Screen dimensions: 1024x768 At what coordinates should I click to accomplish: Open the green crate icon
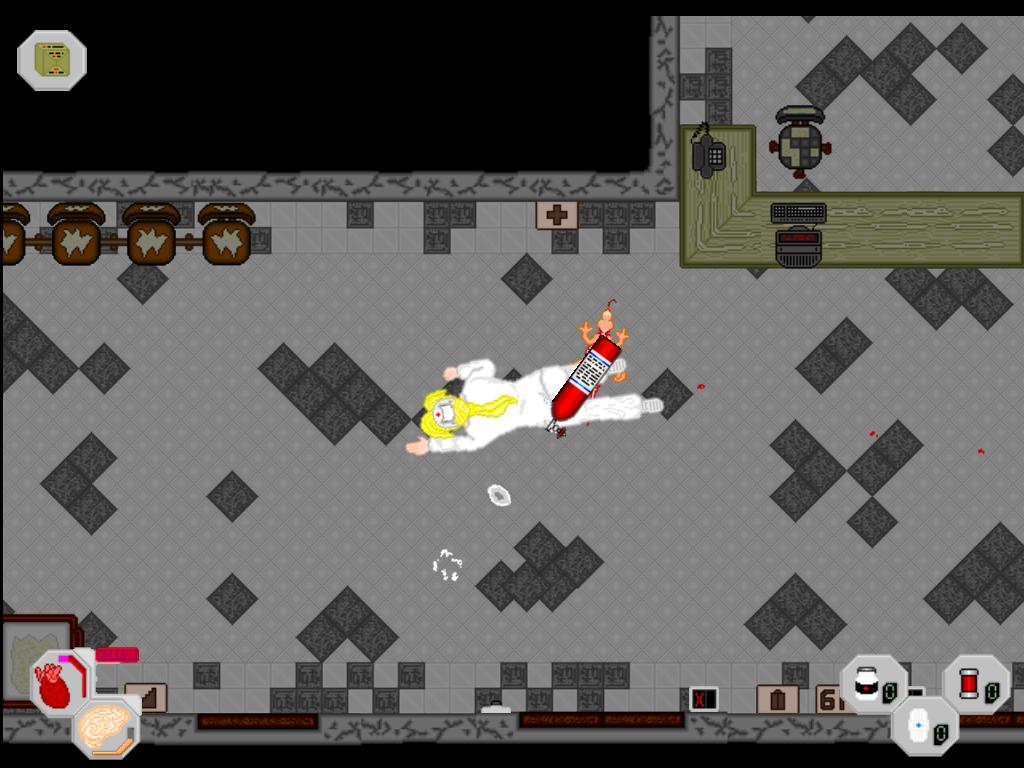[x=52, y=60]
